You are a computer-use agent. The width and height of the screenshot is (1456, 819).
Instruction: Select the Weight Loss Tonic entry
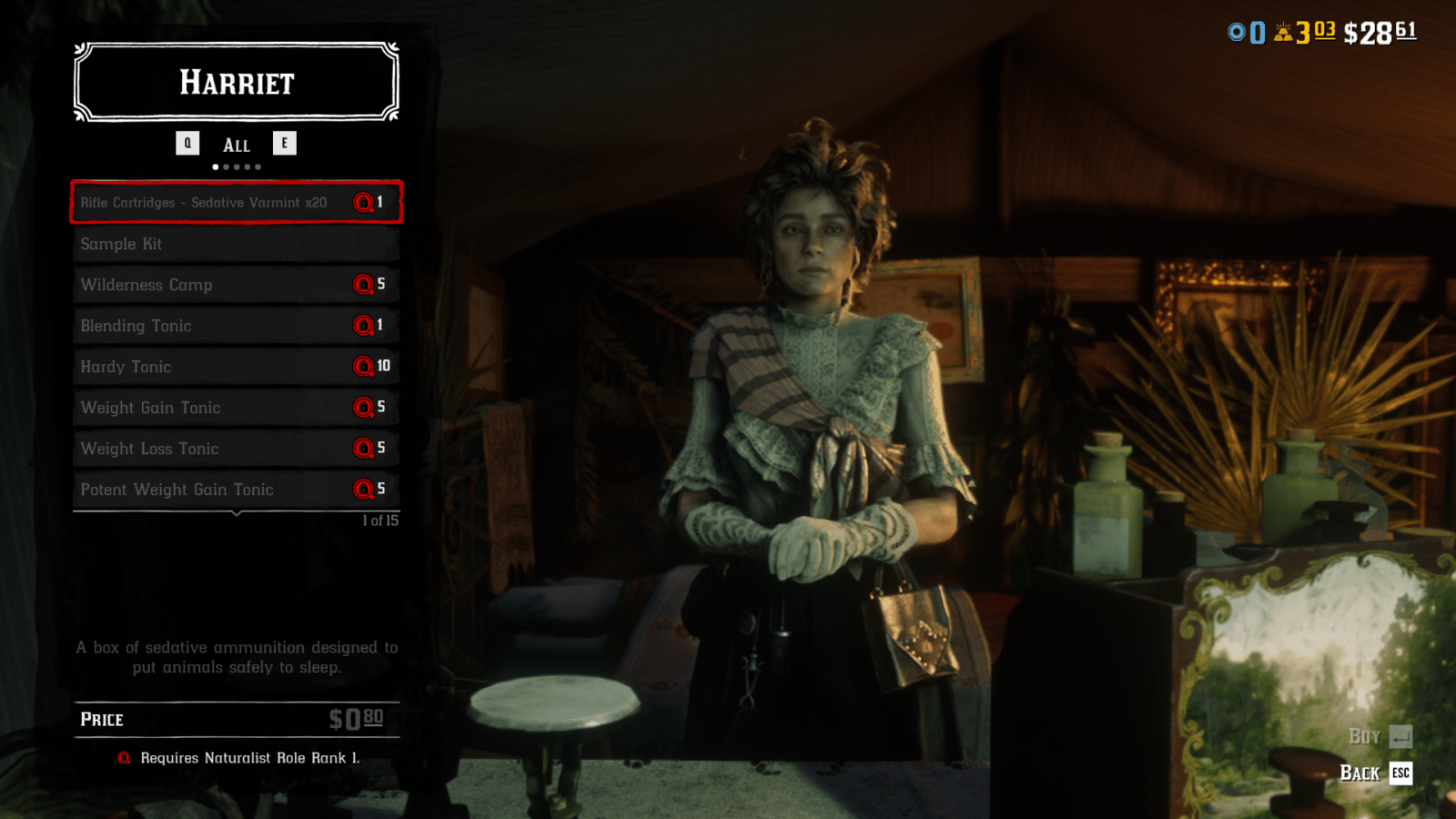(x=235, y=449)
